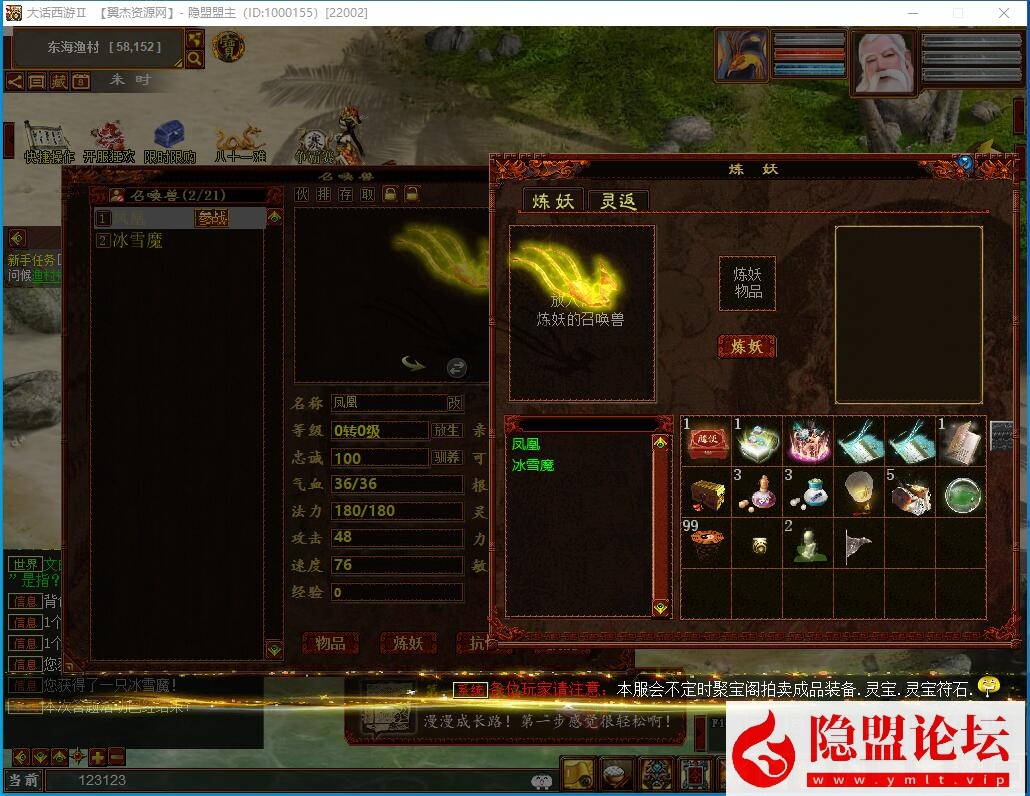The height and width of the screenshot is (796, 1030).
Task: Close the game window
Action: click(1004, 13)
